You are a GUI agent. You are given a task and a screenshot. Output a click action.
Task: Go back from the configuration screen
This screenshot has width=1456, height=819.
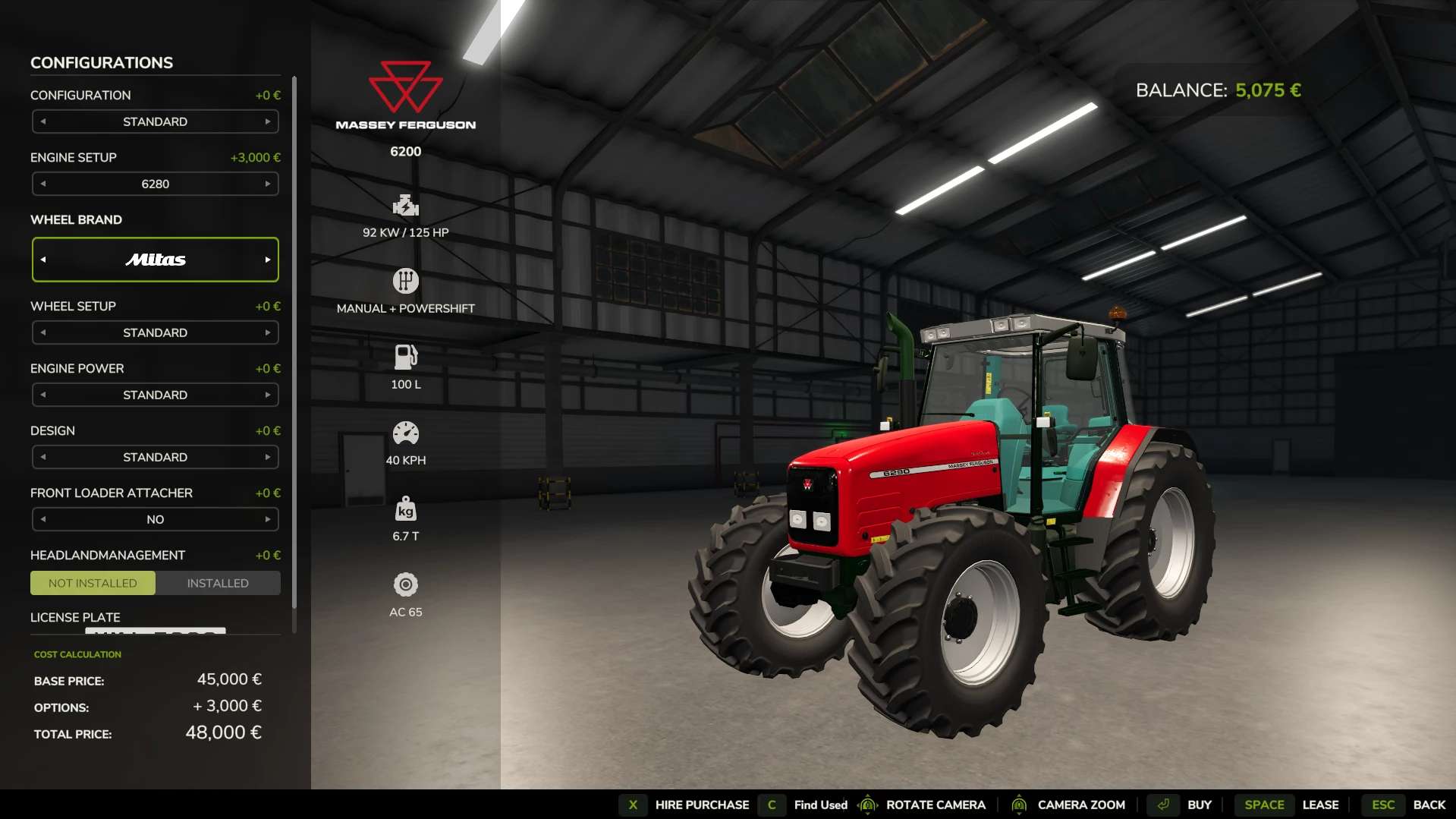pos(1428,805)
